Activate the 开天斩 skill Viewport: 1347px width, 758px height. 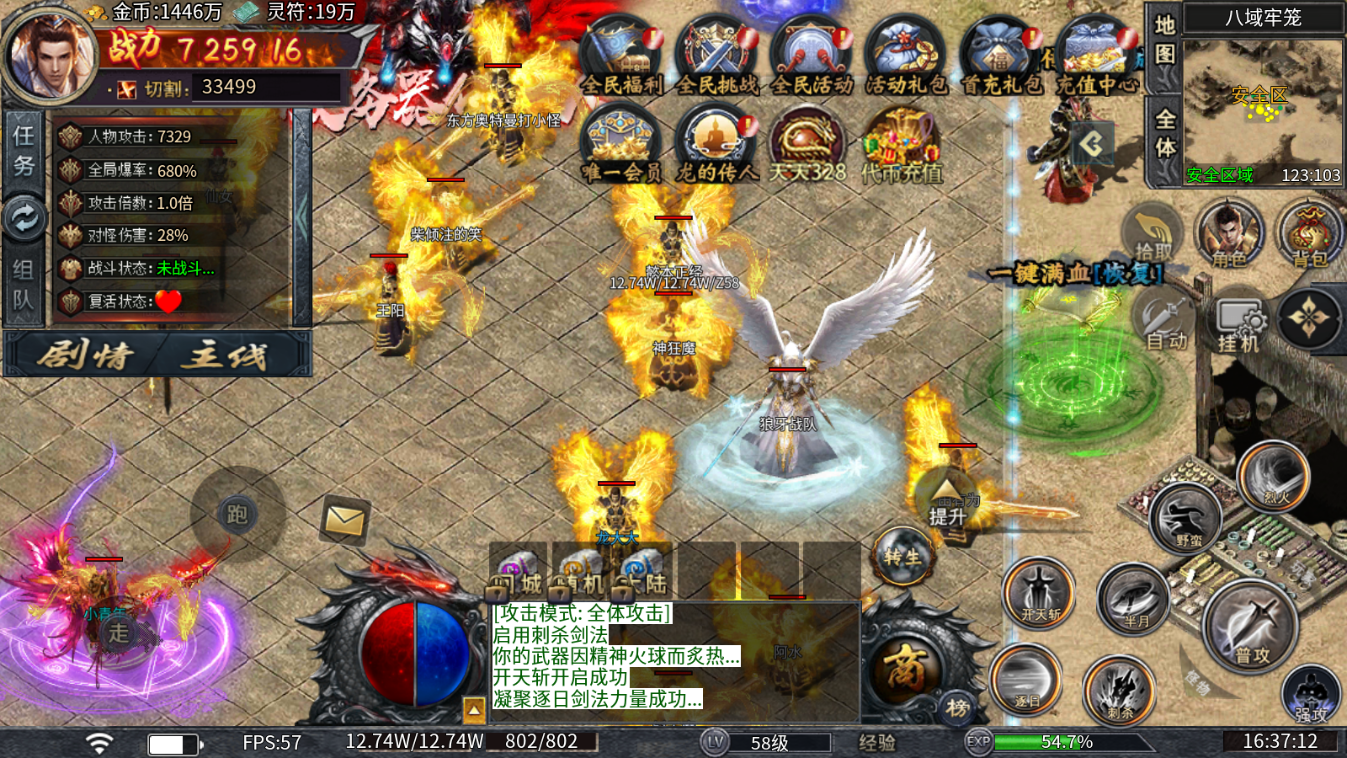click(x=1039, y=593)
